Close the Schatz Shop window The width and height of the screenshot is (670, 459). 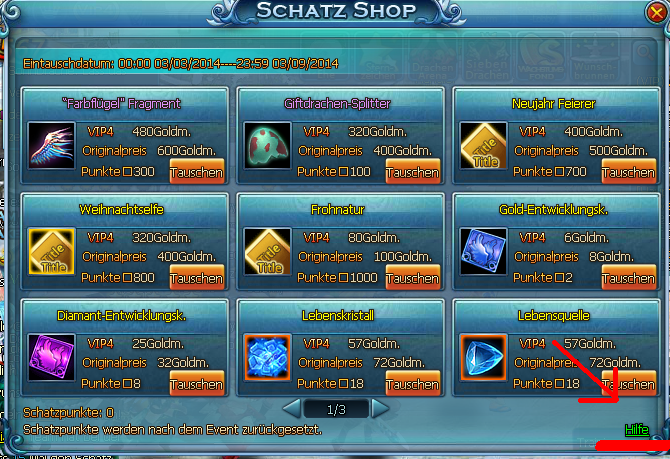click(x=654, y=12)
